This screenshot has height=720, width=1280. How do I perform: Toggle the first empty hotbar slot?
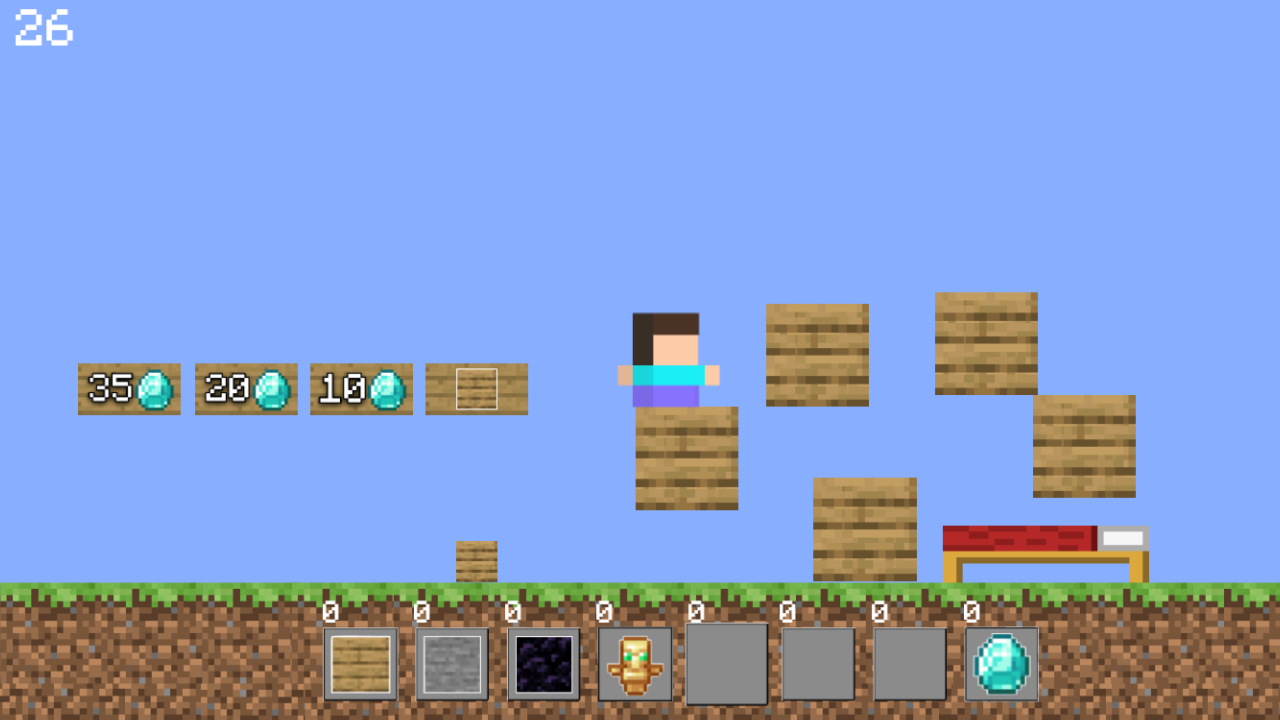727,663
